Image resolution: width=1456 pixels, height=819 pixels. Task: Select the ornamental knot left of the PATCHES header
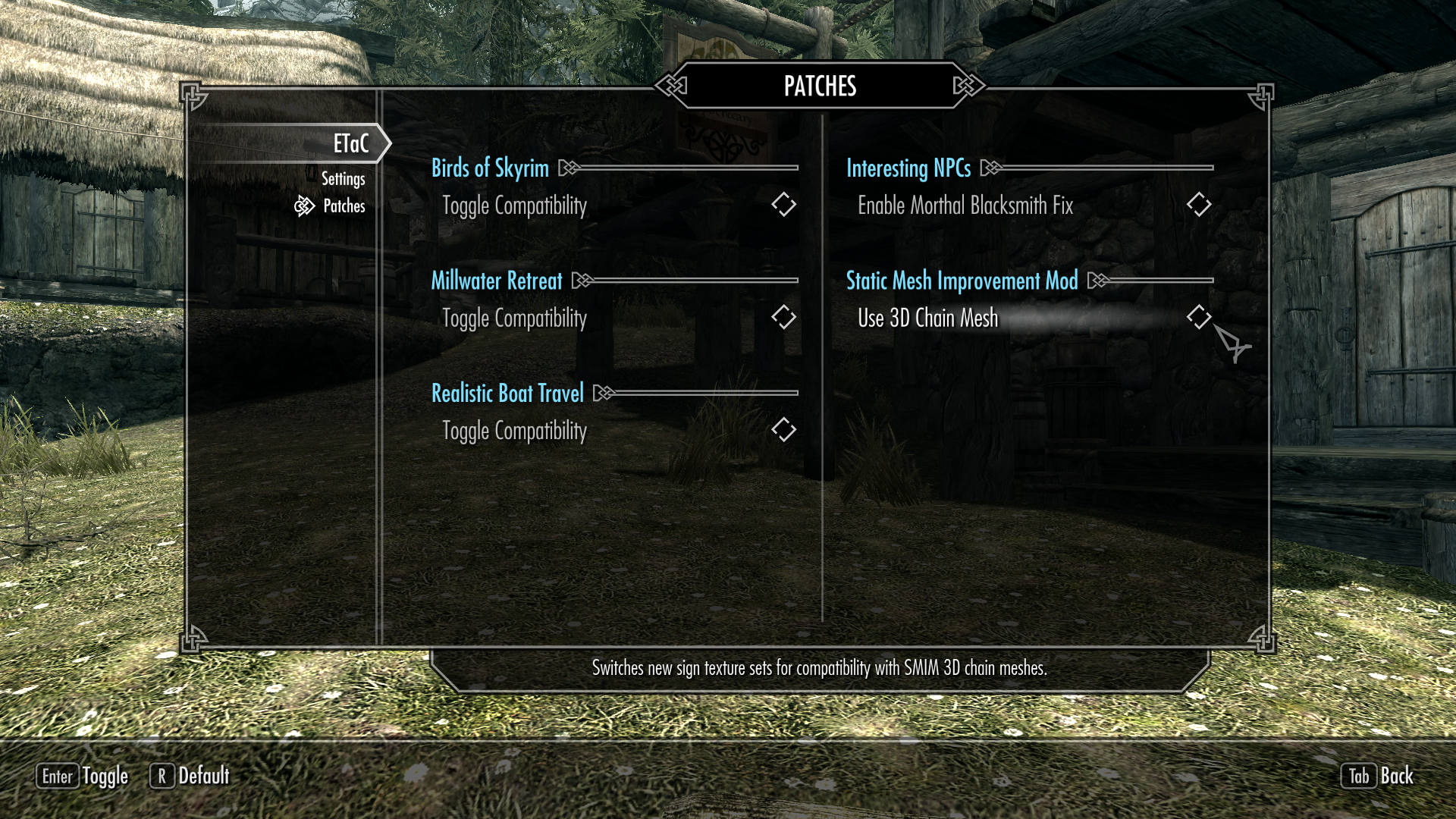(x=670, y=86)
